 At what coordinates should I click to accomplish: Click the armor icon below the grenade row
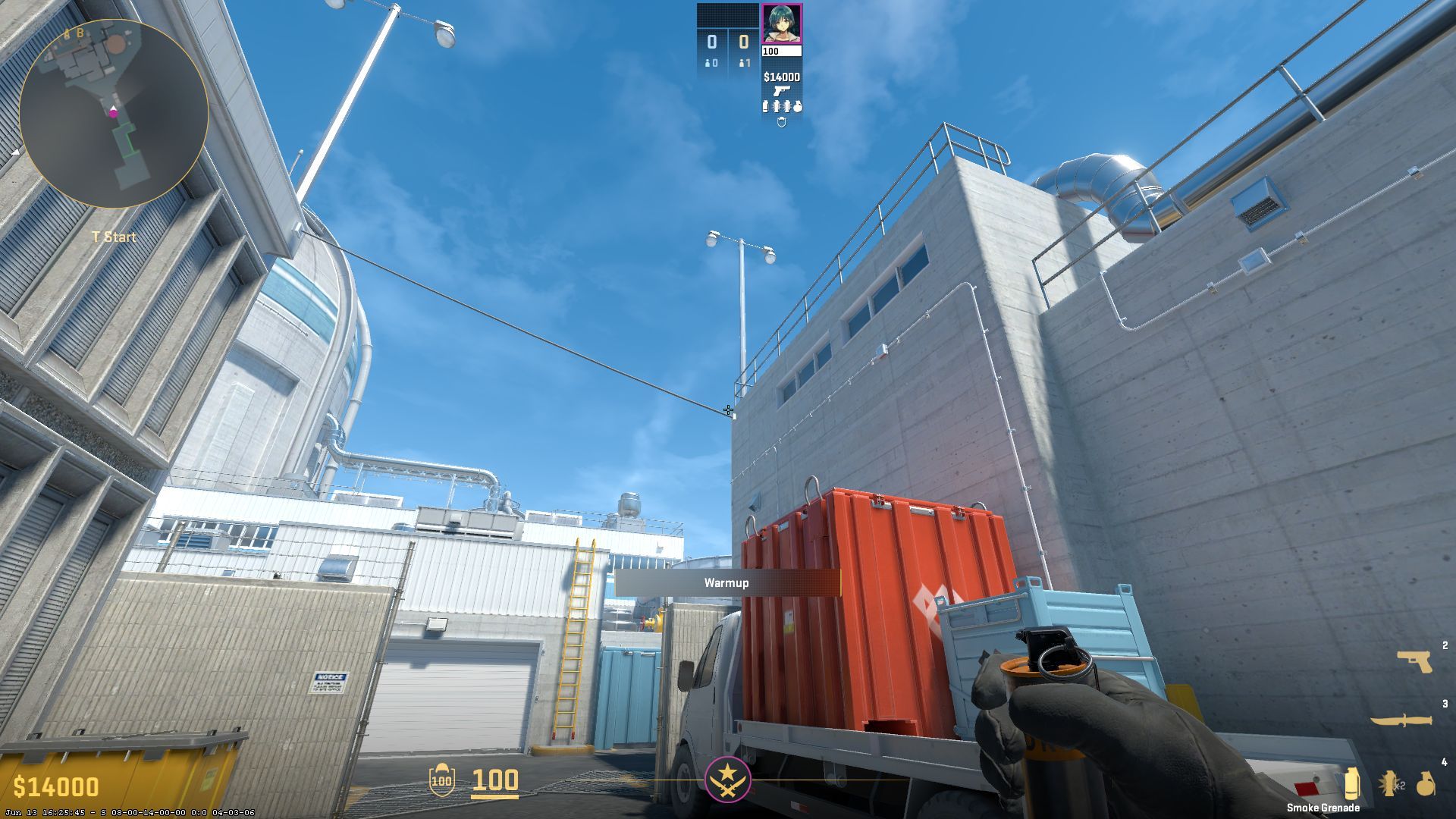tap(781, 121)
